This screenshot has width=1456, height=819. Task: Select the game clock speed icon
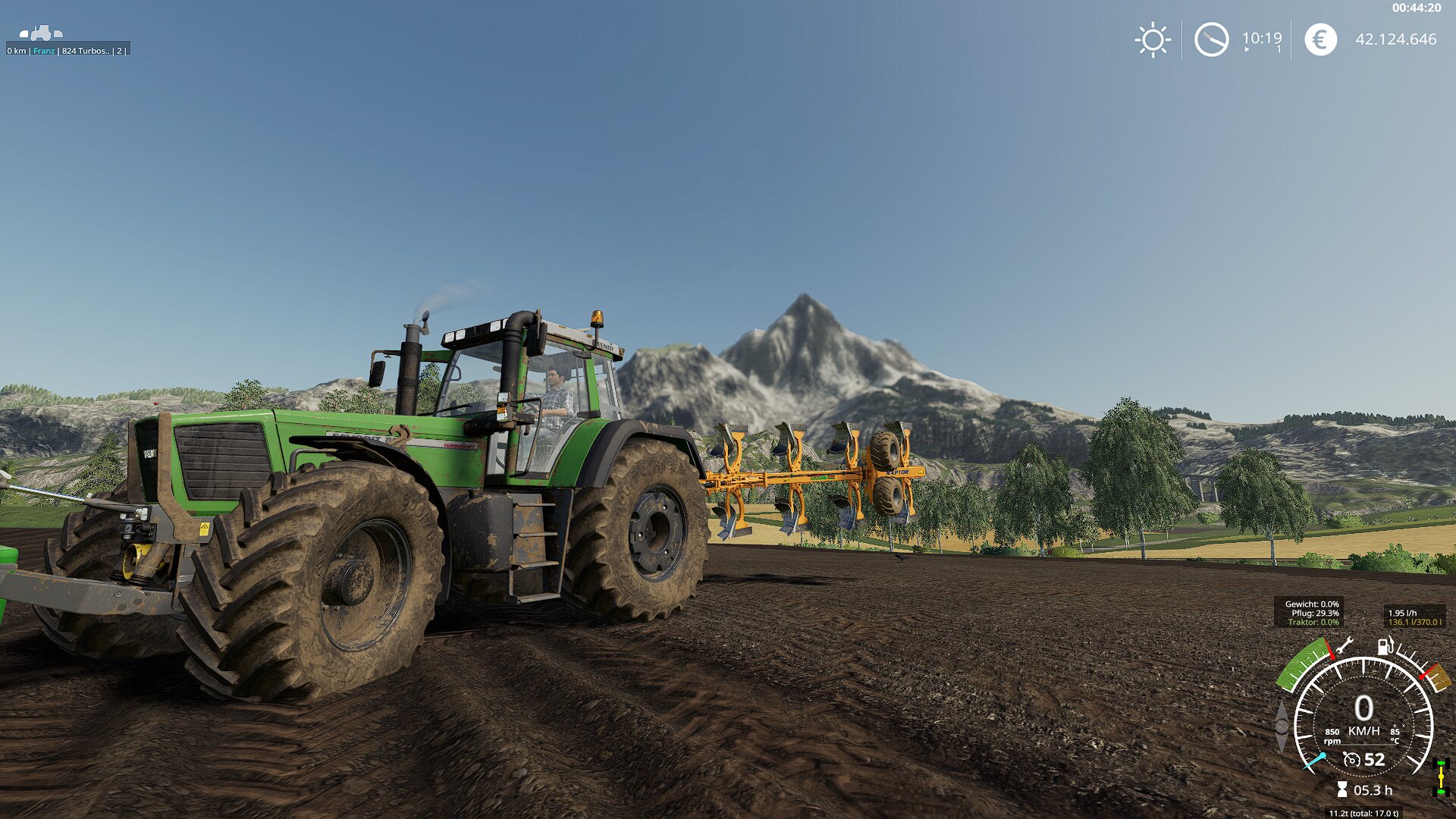click(1211, 39)
